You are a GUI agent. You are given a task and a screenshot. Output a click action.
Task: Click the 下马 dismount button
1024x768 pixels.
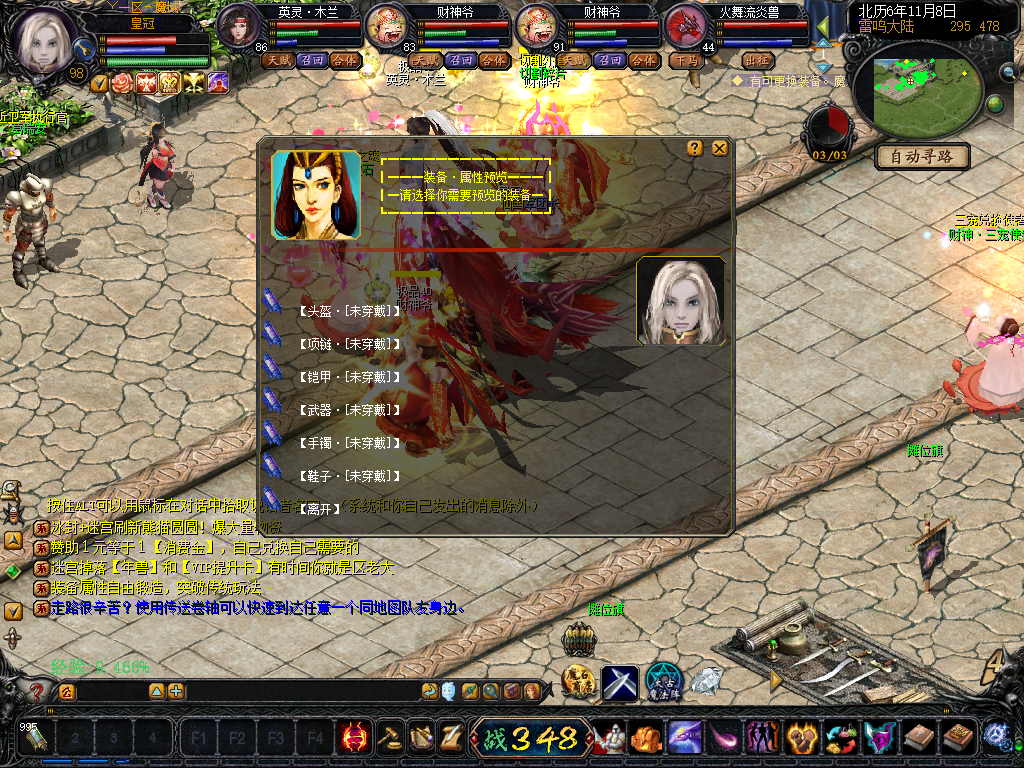coord(685,60)
